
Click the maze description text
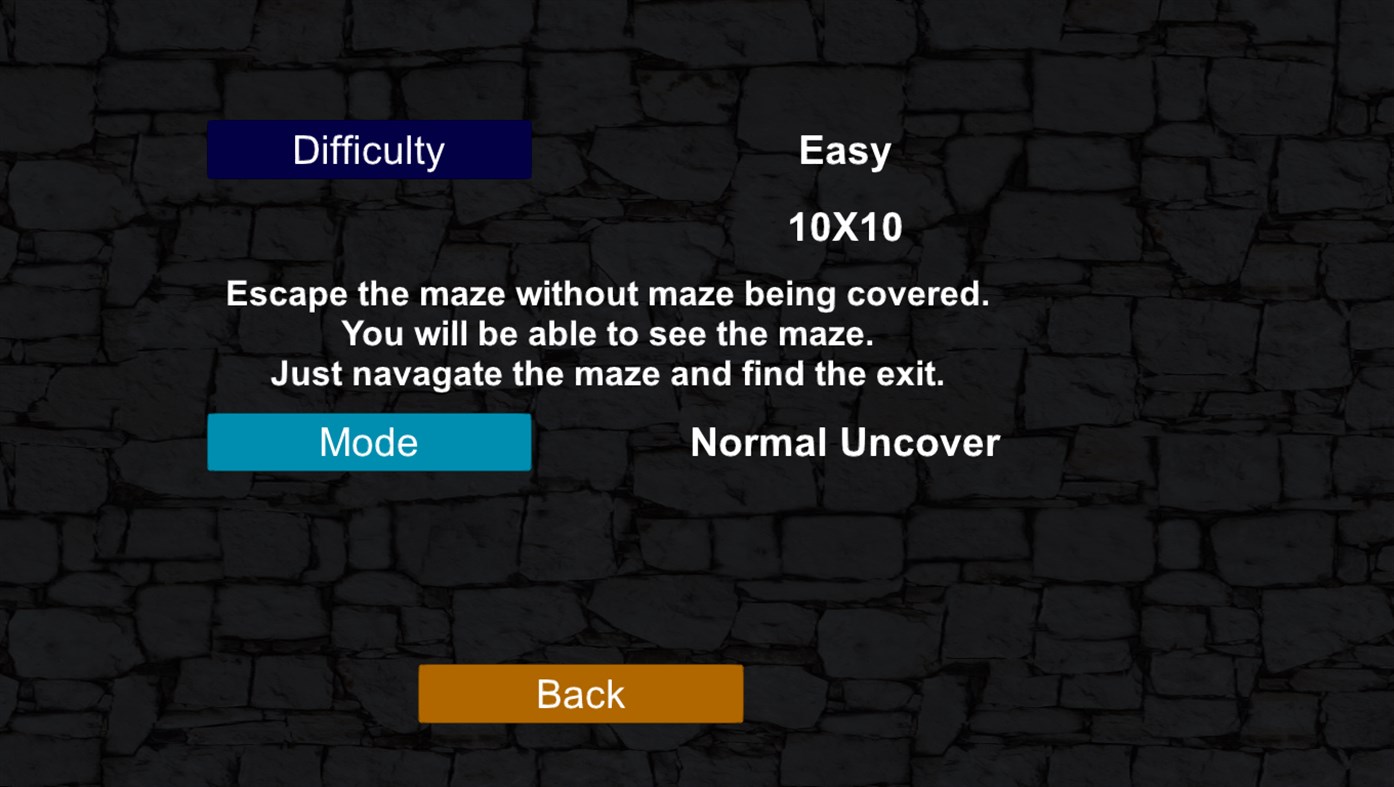607,333
